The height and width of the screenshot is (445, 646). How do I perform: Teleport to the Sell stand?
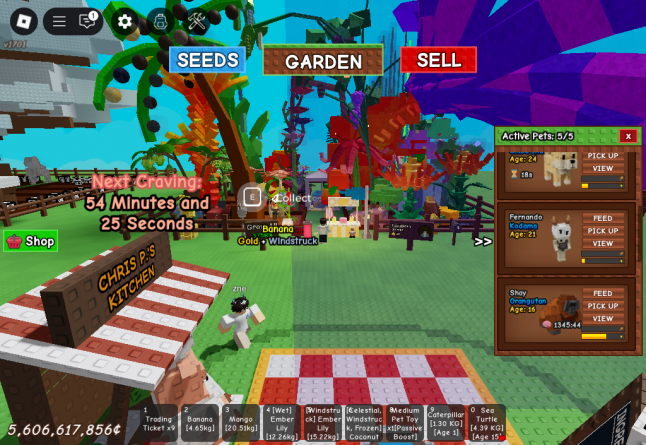(x=438, y=60)
